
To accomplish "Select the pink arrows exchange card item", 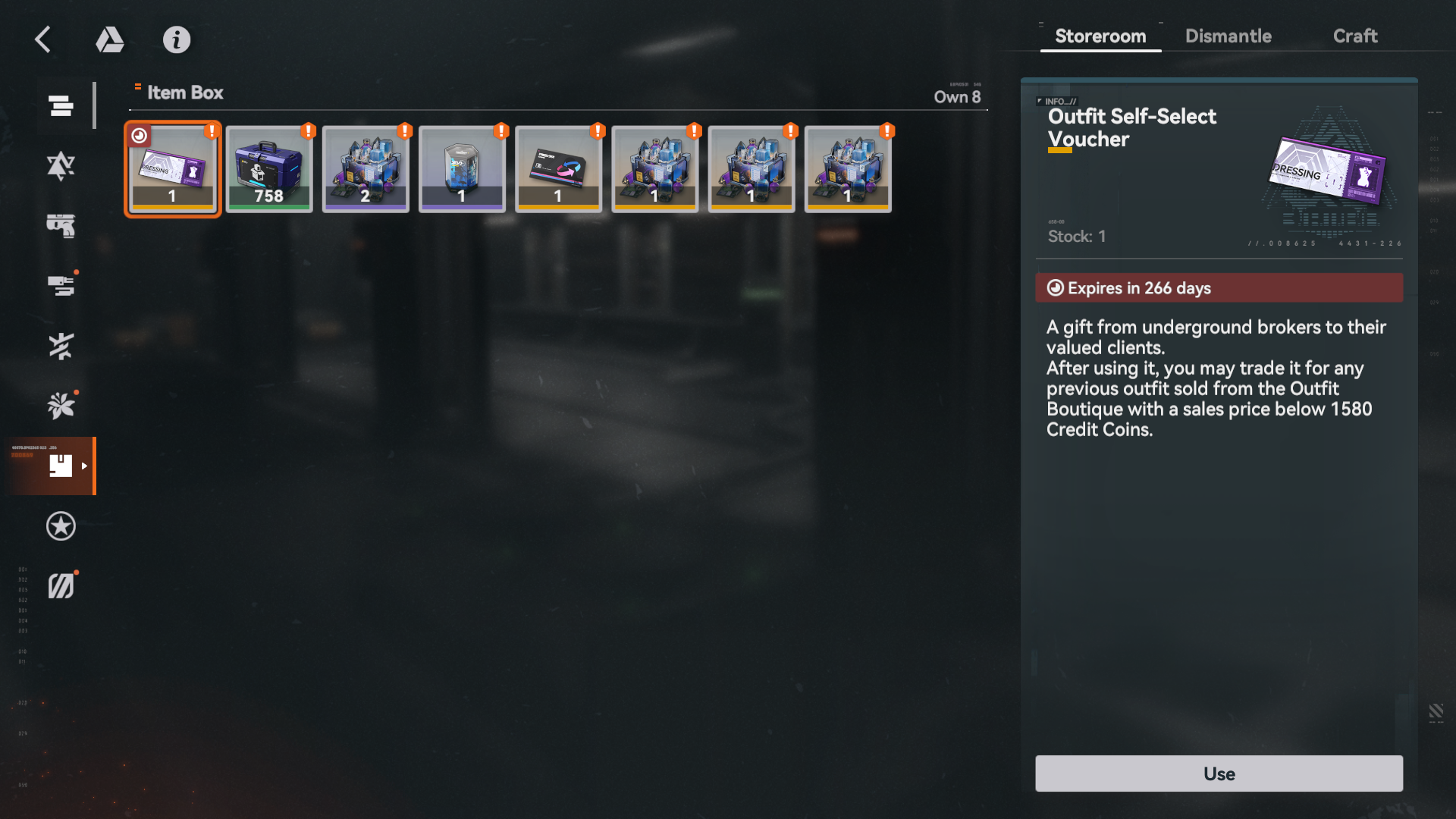I will pos(557,168).
